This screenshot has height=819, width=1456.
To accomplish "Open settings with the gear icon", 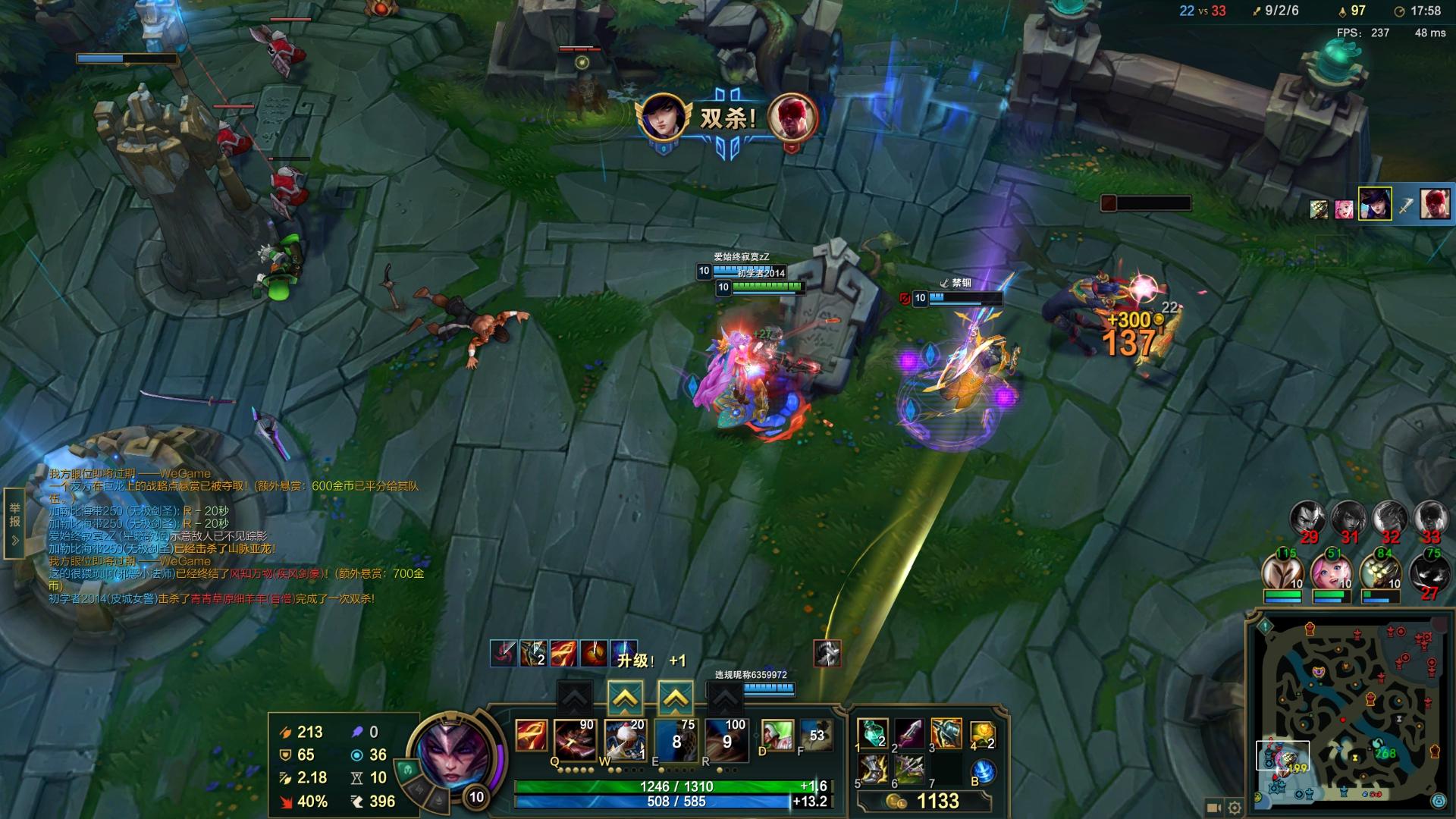I will pos(1235,808).
